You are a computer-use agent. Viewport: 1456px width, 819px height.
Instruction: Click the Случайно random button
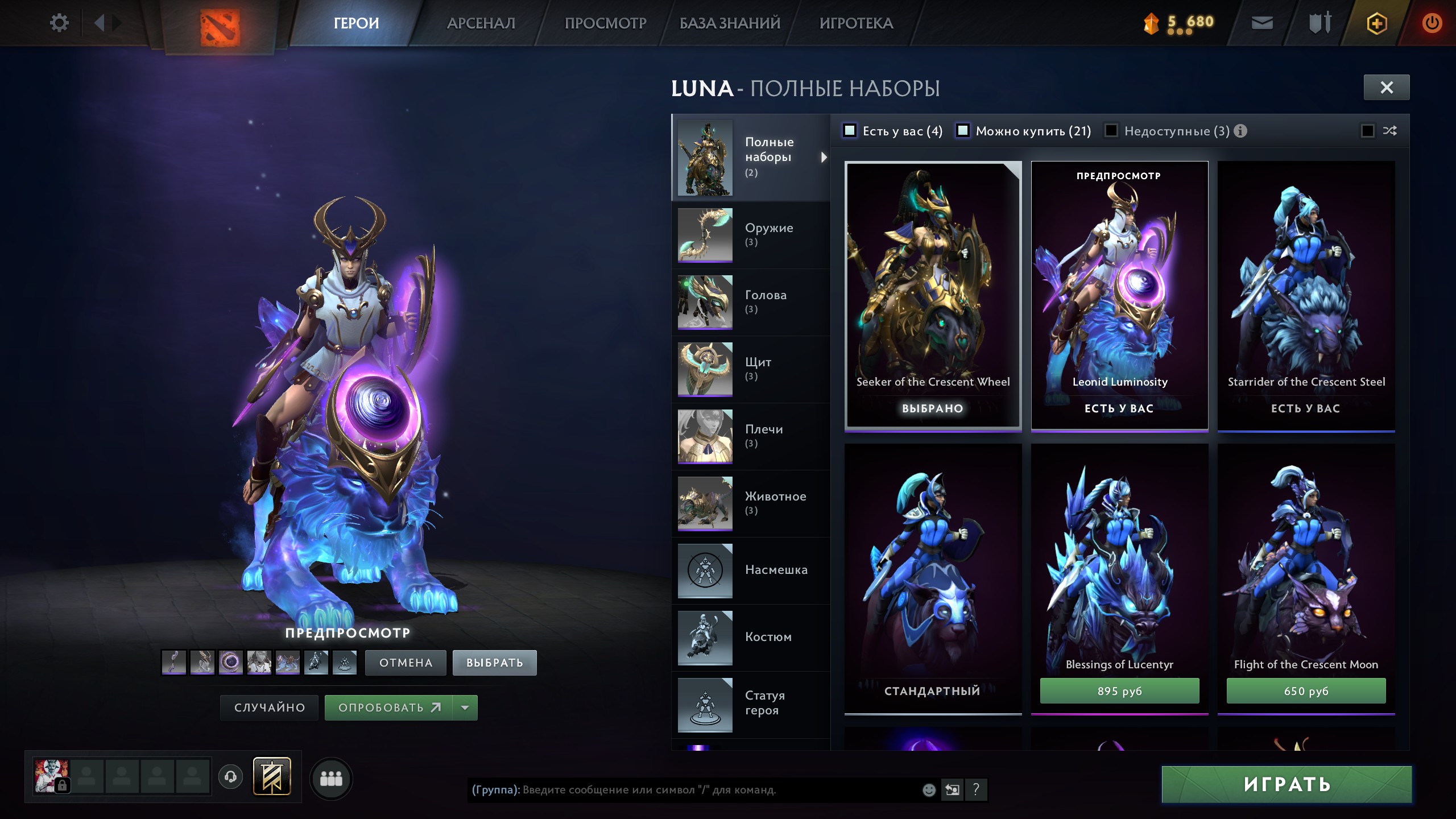point(270,708)
